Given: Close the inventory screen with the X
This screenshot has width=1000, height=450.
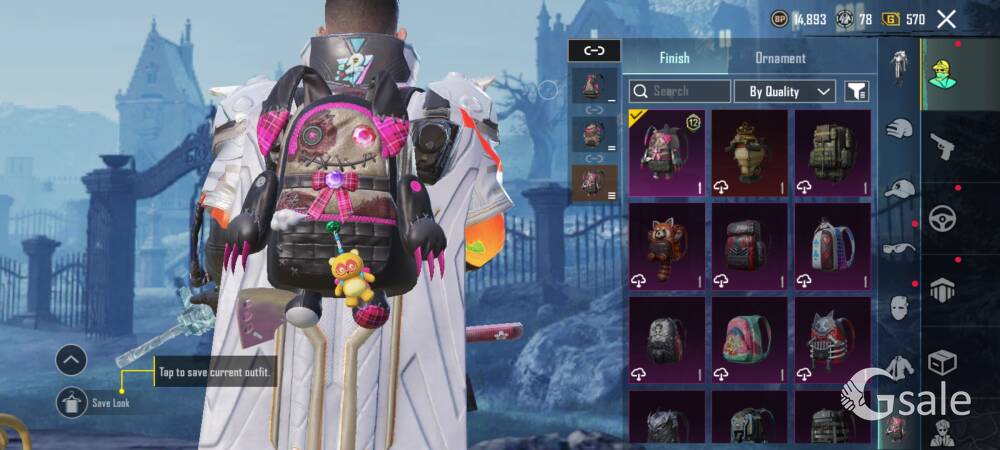Looking at the screenshot, I should click(947, 19).
